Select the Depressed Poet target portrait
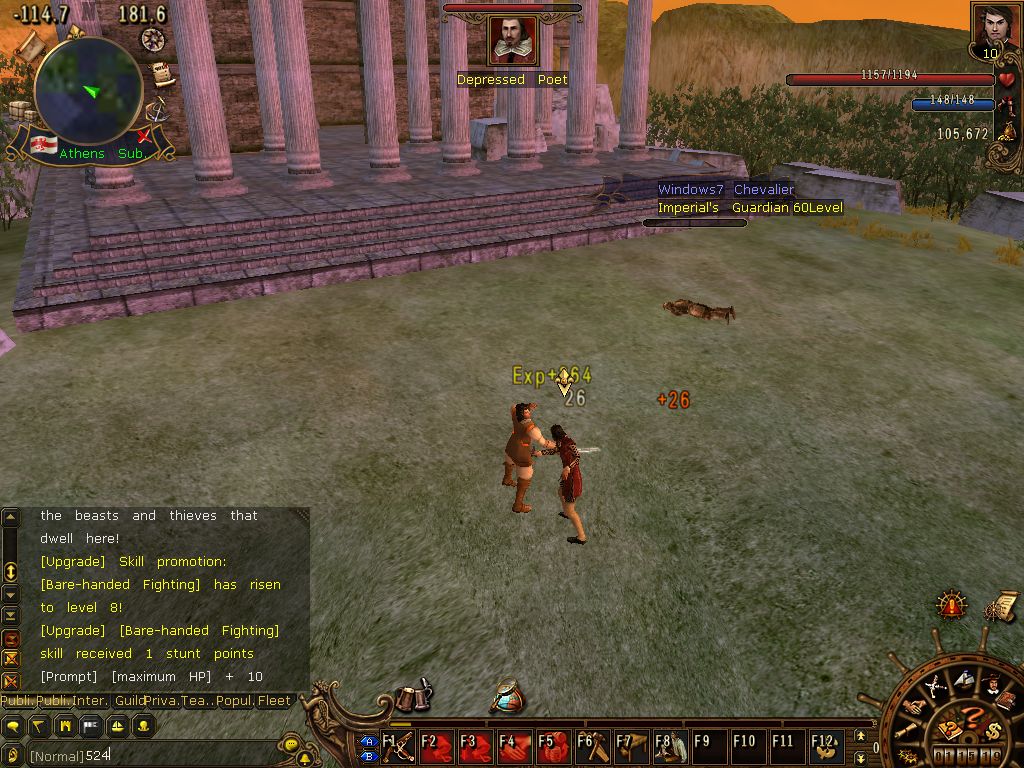 click(513, 41)
